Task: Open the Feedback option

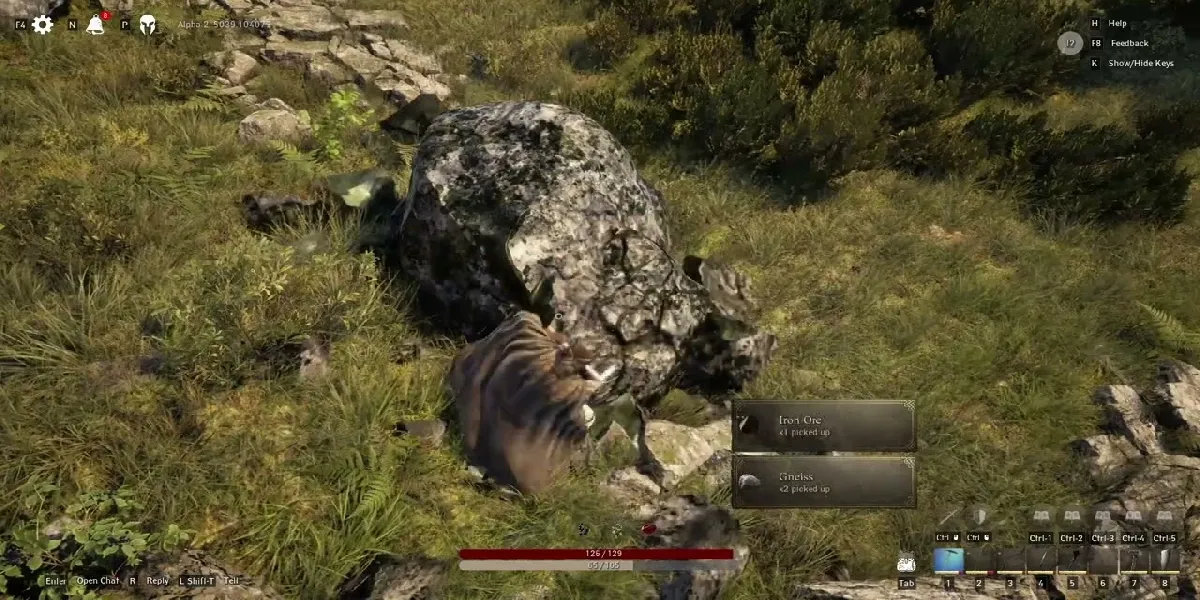Action: tap(1128, 43)
